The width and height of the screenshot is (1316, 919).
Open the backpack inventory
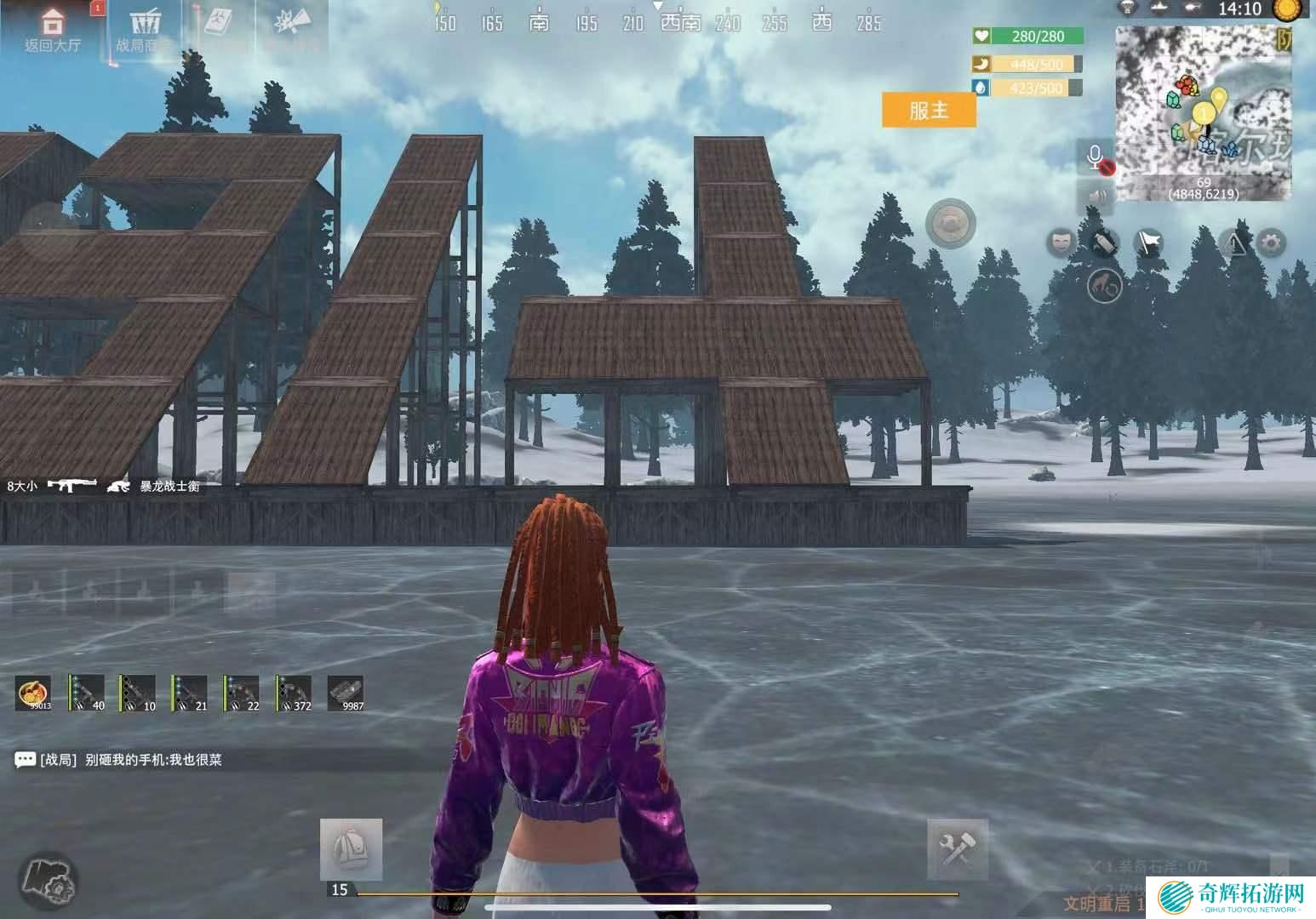[351, 849]
